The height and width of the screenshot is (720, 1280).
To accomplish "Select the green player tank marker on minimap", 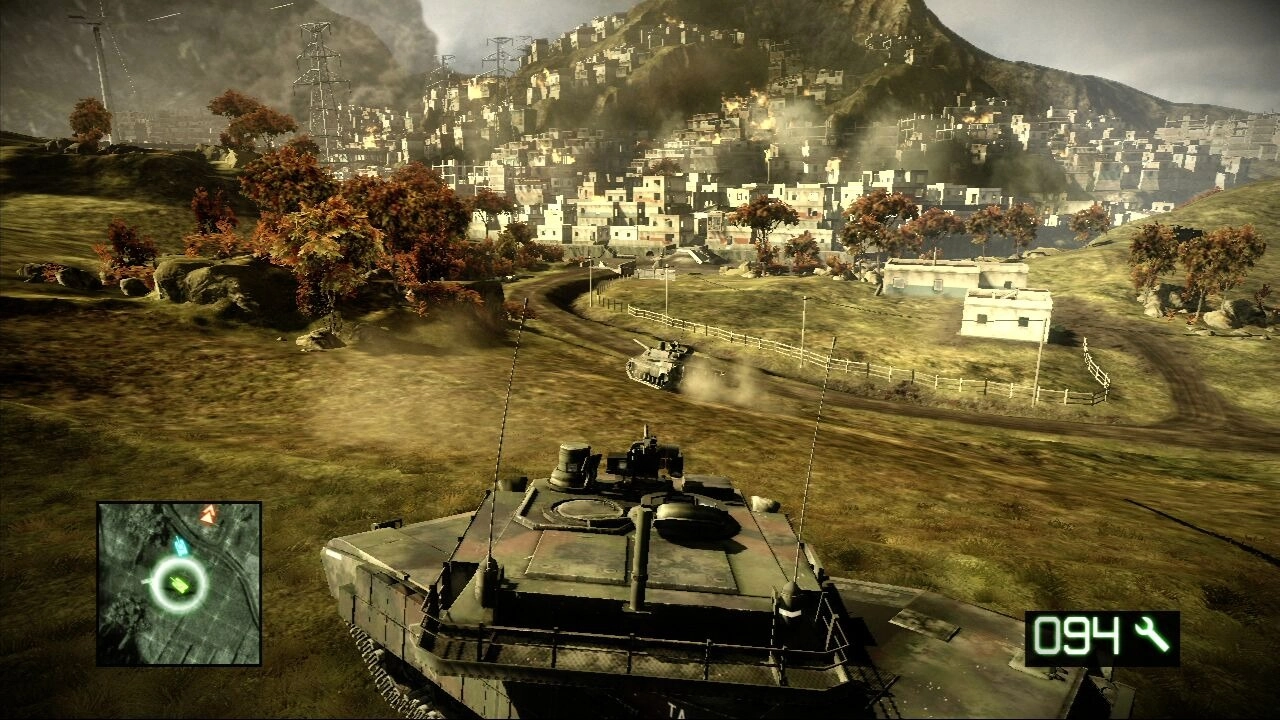I will click(179, 583).
